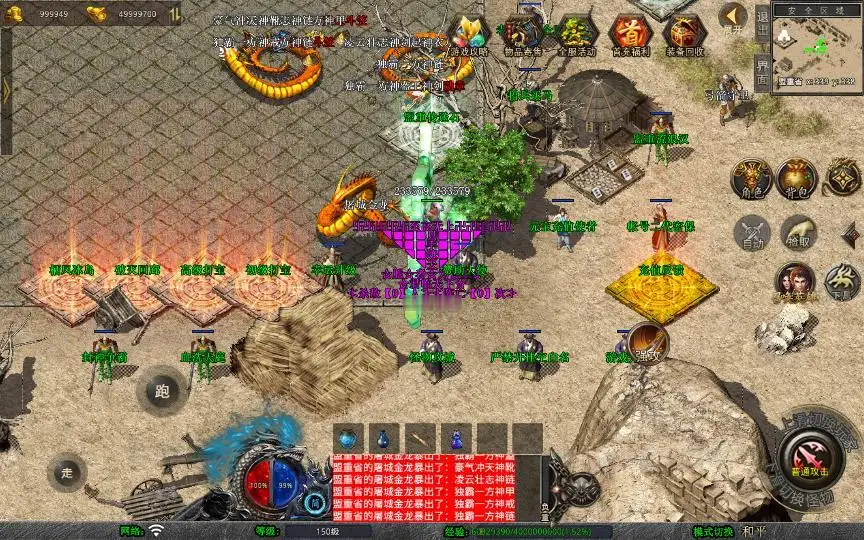Collapse the top icon row with the arrow
Screen dimensions: 864x540
pyautogui.click(x=734, y=17)
